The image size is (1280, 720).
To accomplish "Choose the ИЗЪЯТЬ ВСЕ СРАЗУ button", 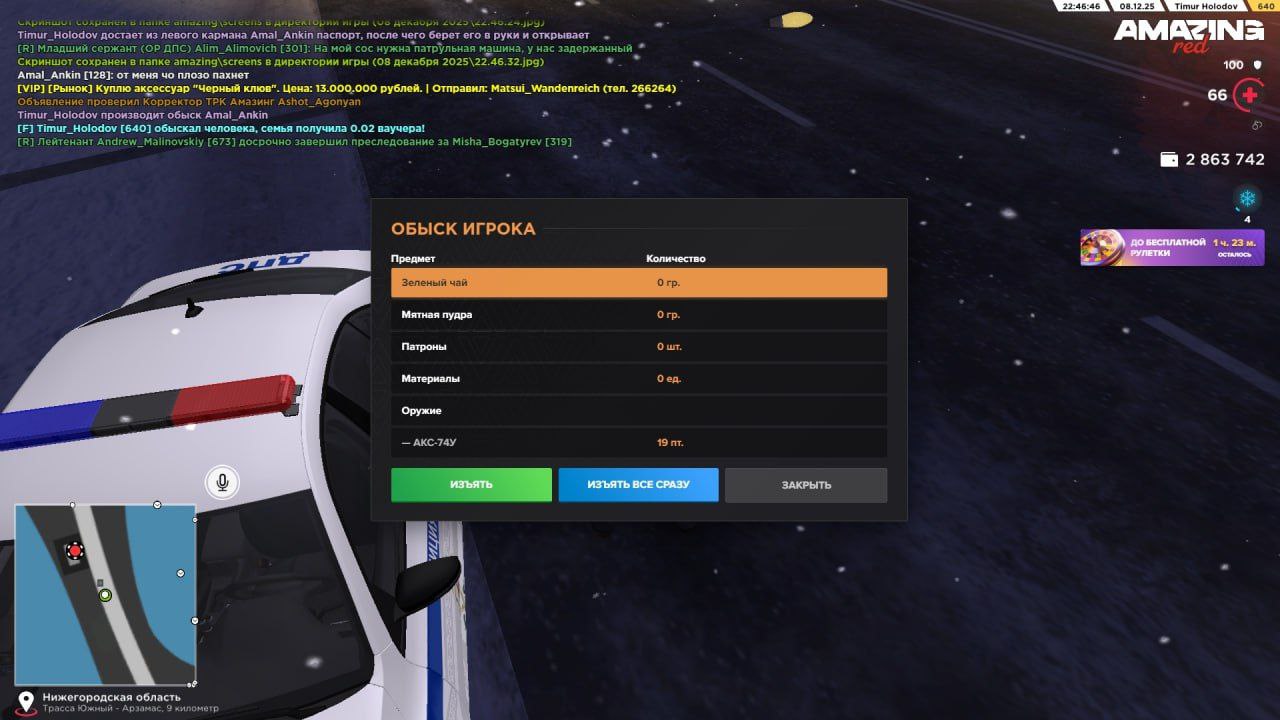I will coord(638,485).
